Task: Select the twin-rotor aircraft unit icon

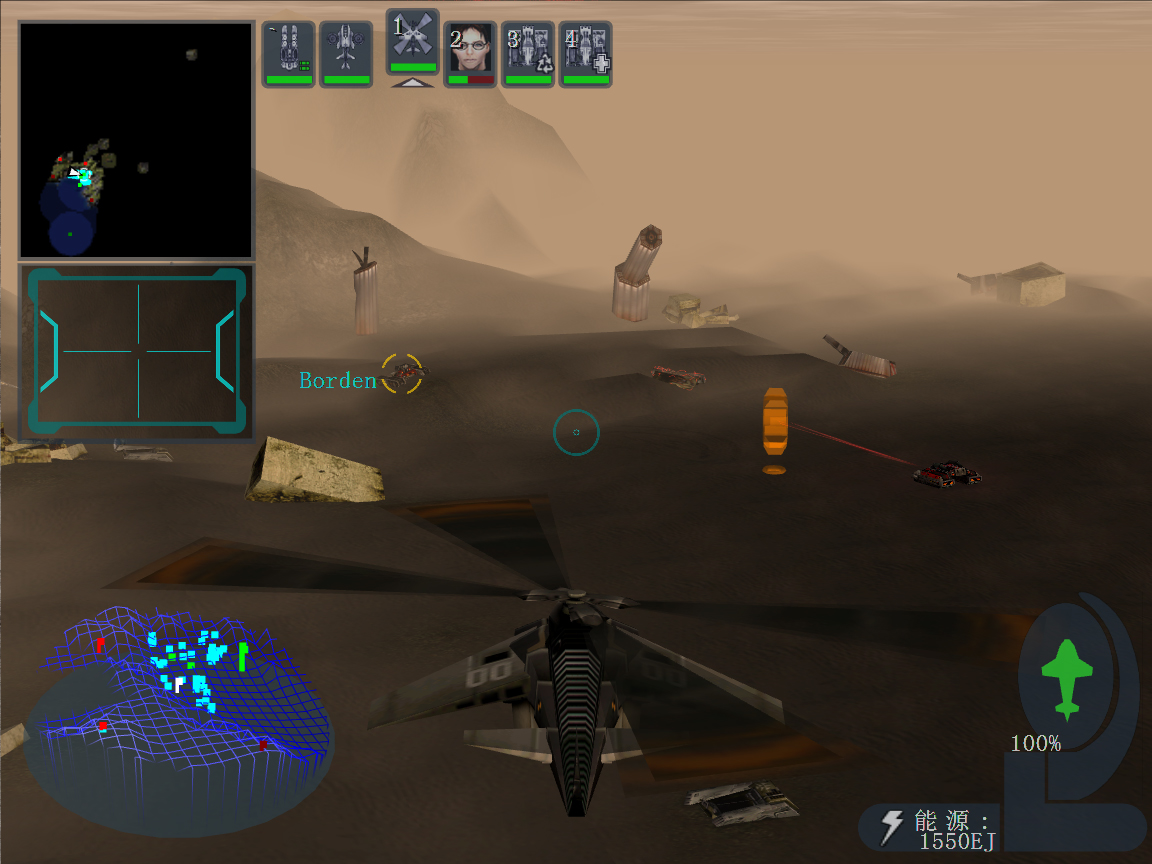Action: click(346, 54)
